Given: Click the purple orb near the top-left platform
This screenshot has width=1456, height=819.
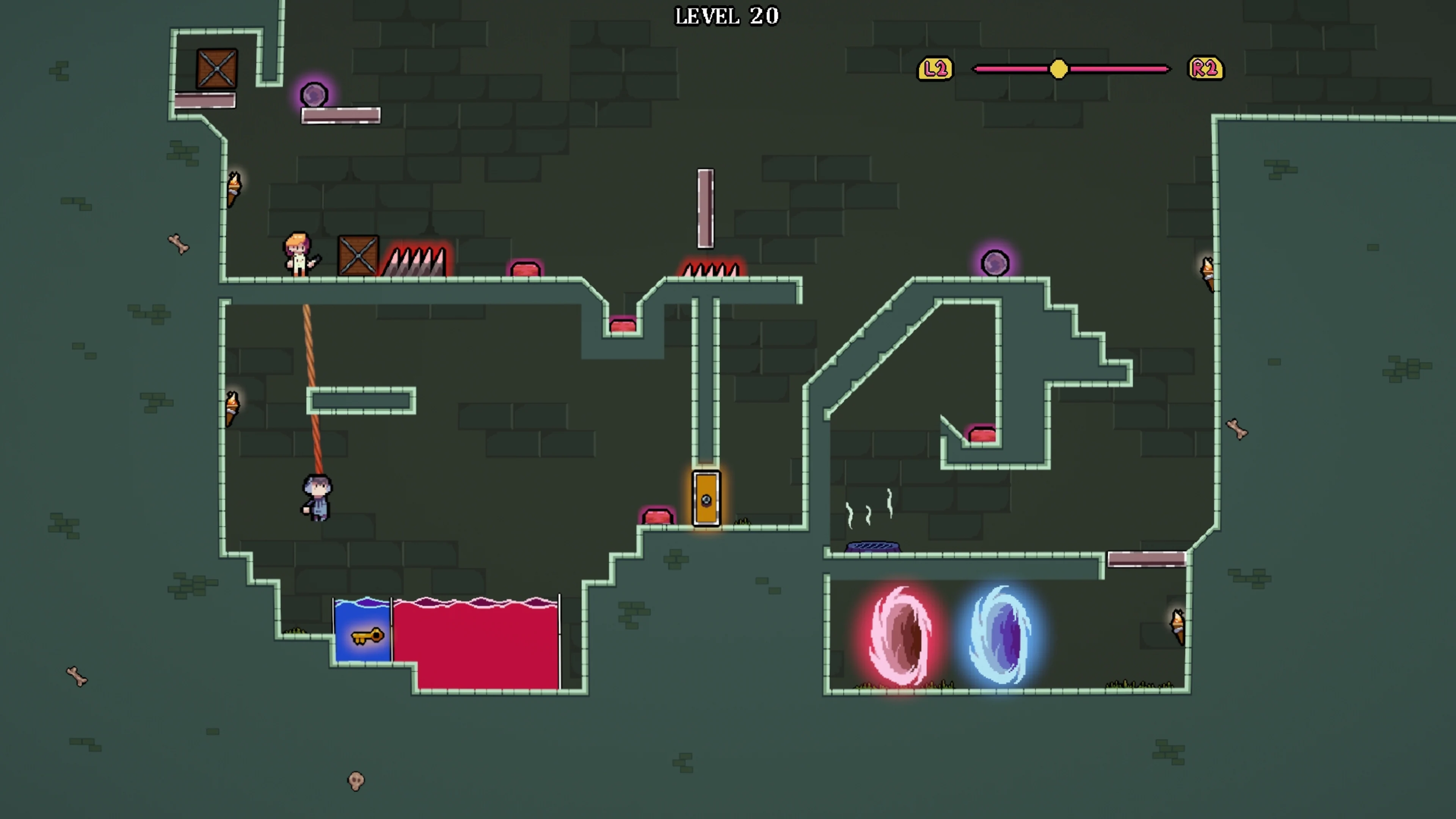Looking at the screenshot, I should pos(314,95).
